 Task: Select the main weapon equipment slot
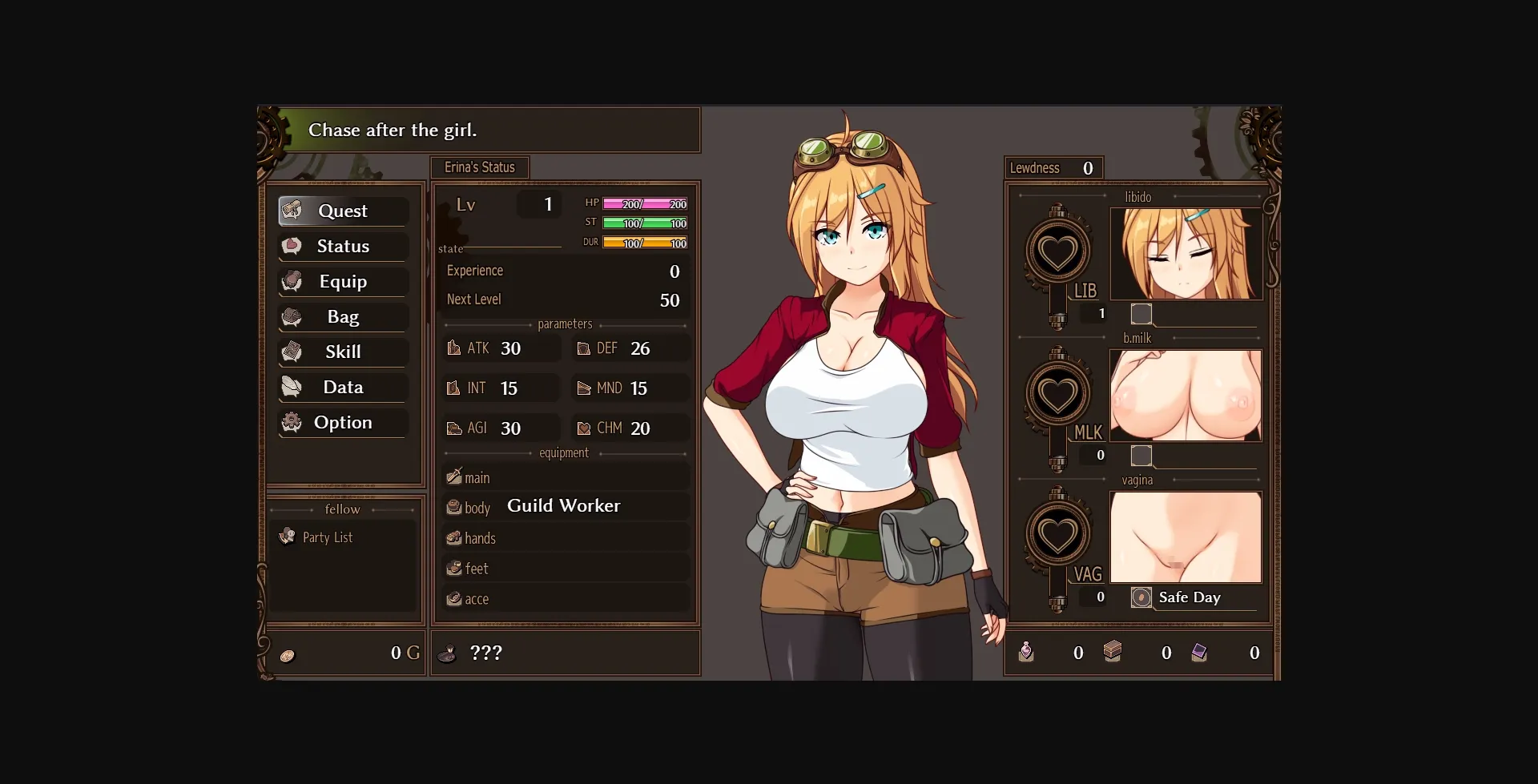(565, 477)
